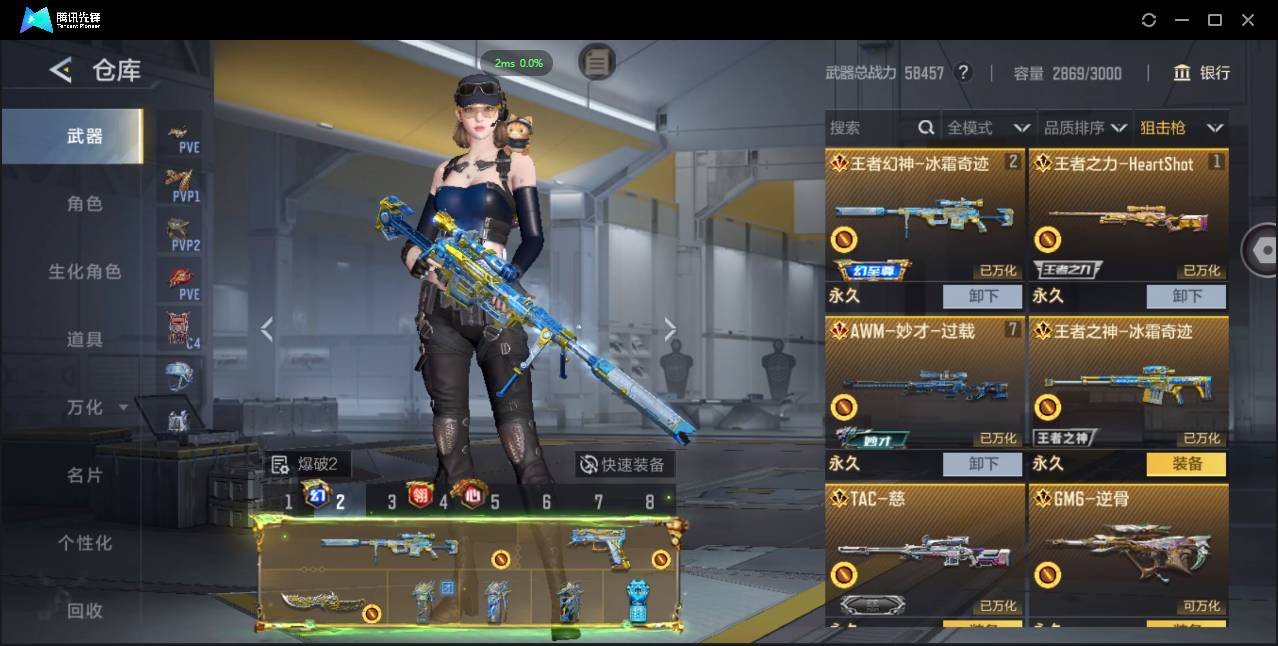
Task: Select the 道具 category
Action: (85, 340)
